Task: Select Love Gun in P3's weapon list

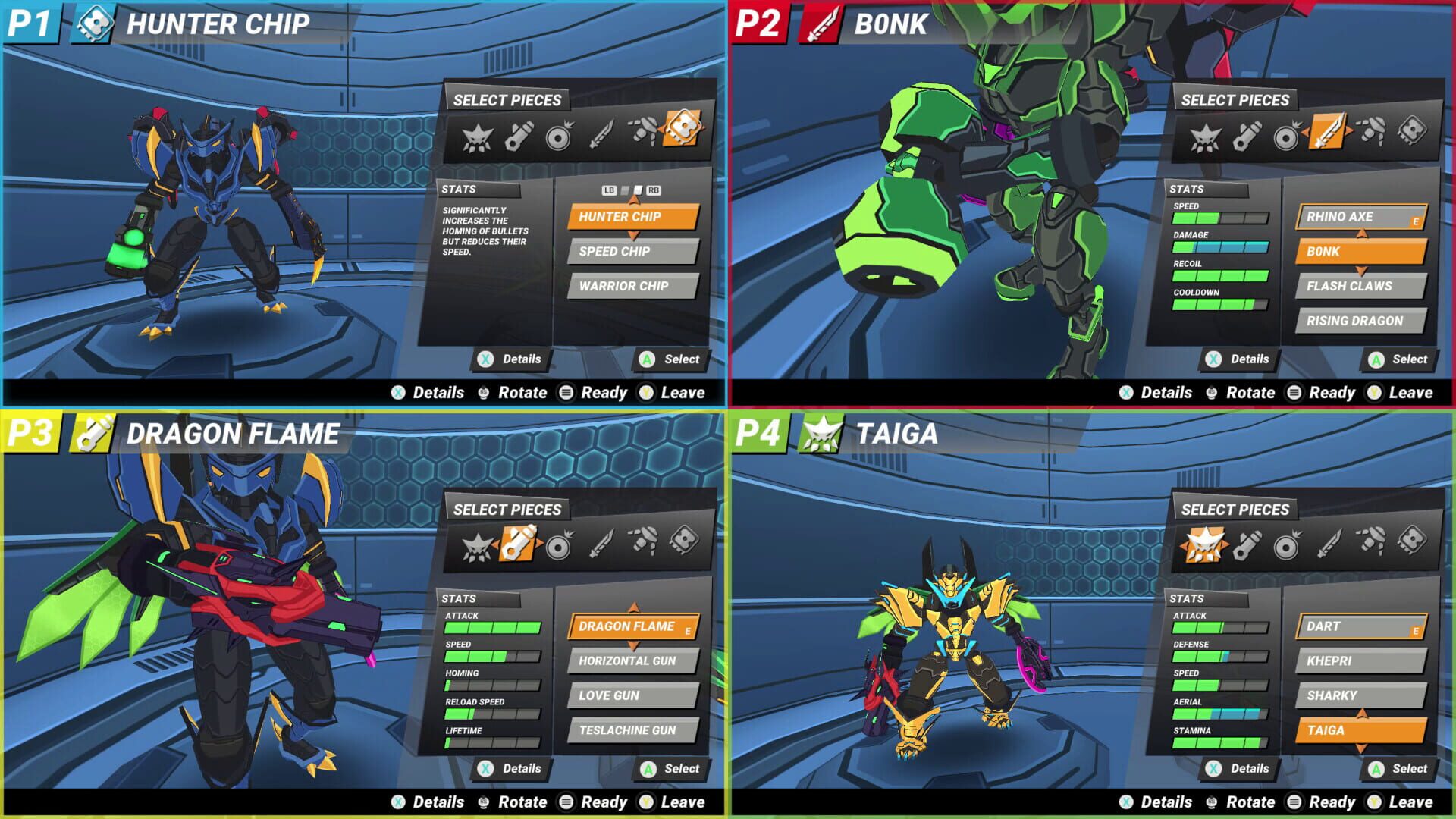Action: 634,695
